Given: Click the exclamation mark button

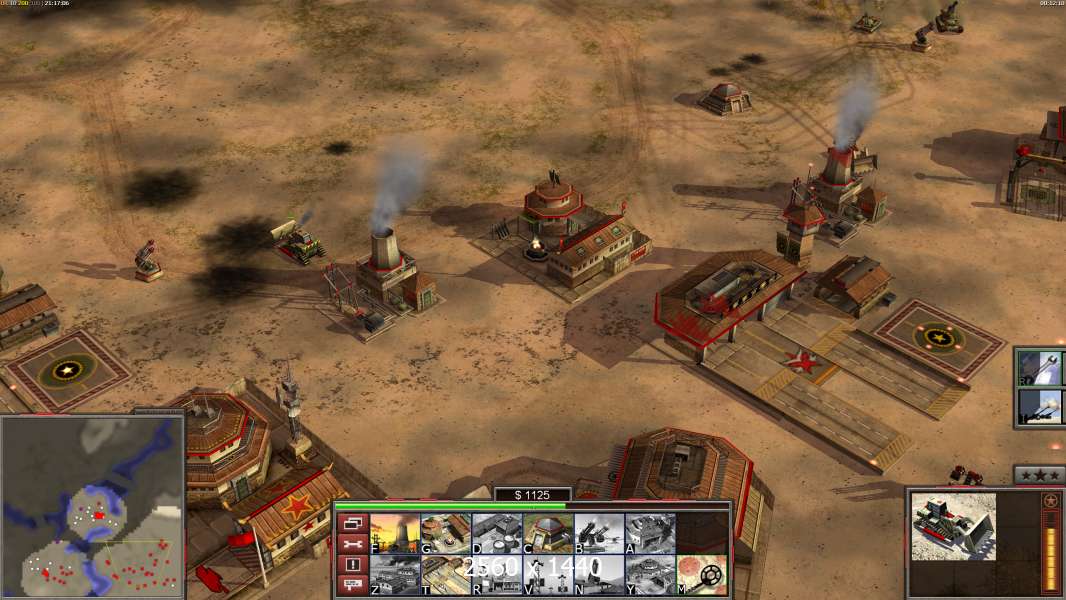Looking at the screenshot, I should click(x=352, y=565).
